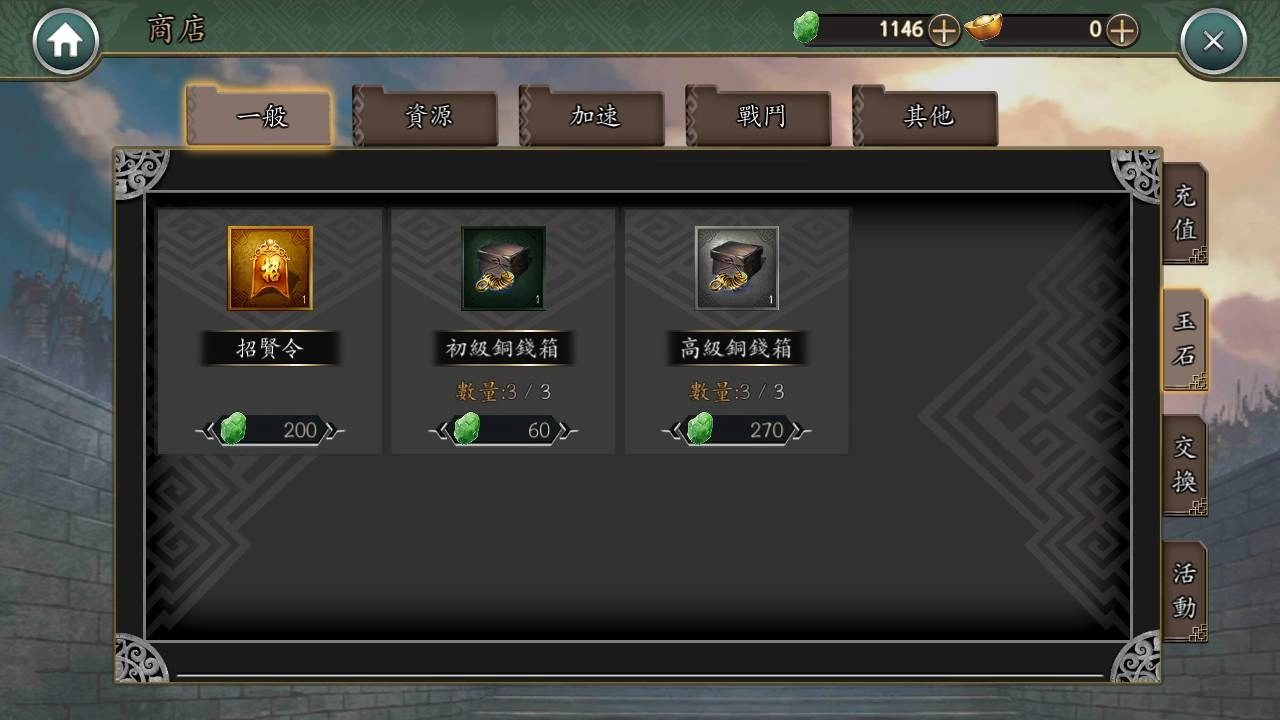Click the gold ingot currency icon

coord(985,29)
